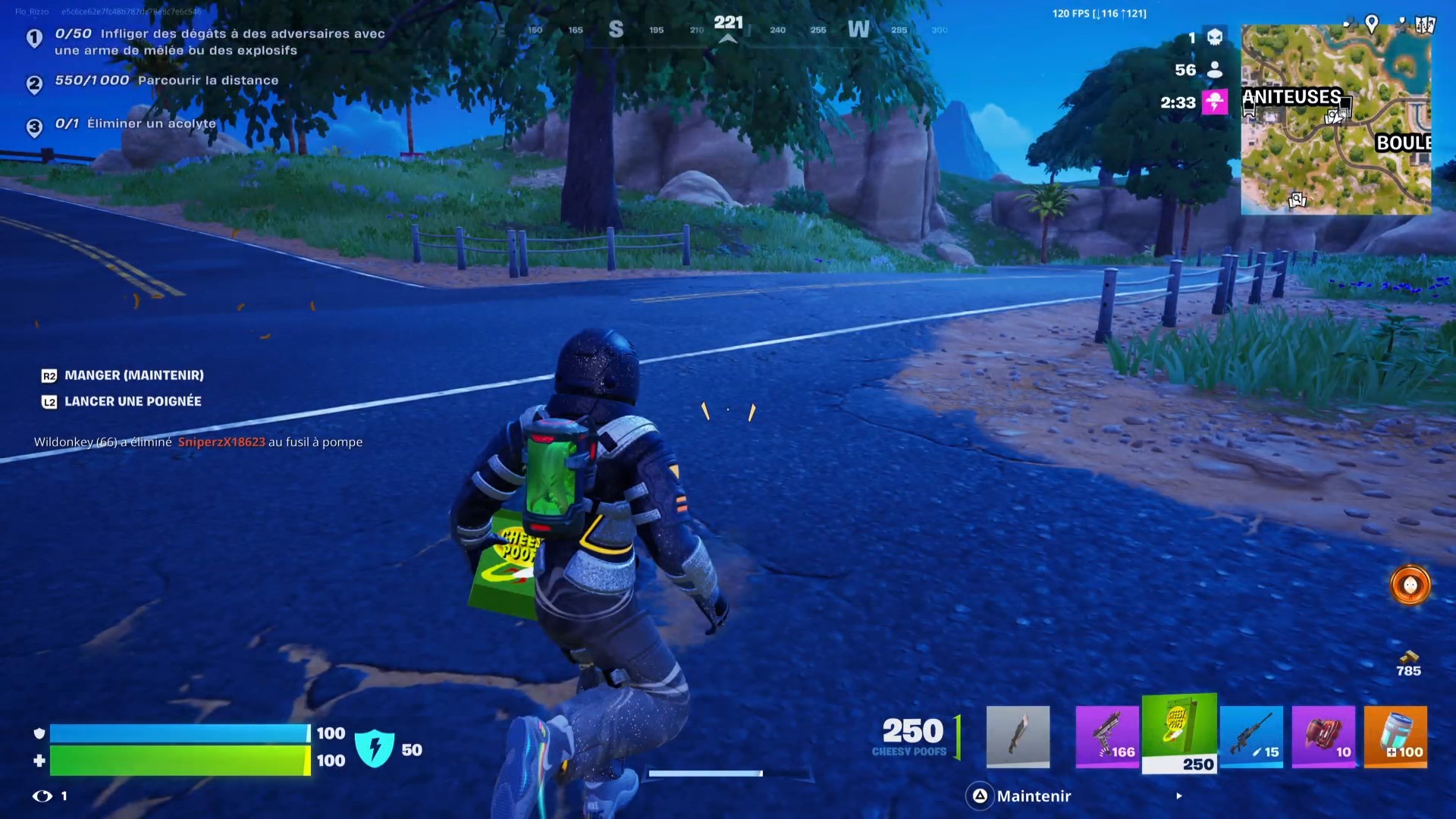Select the SMG slot showing 166 ammo
Viewport: 1456px width, 819px height.
point(1107,736)
